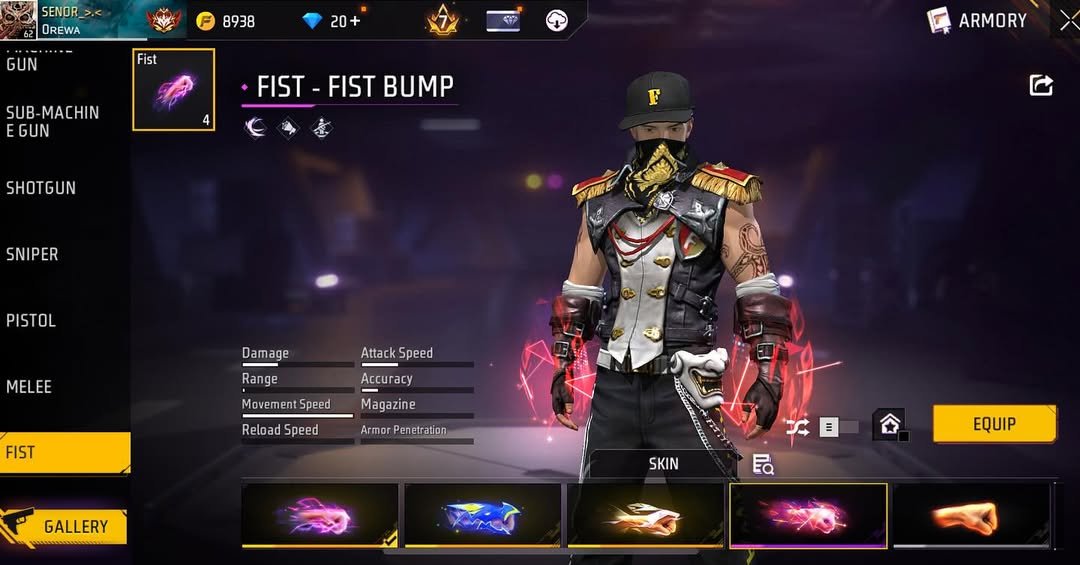Screen dimensions: 1080x565
Task: Share the current fist skin
Action: pyautogui.click(x=1041, y=86)
